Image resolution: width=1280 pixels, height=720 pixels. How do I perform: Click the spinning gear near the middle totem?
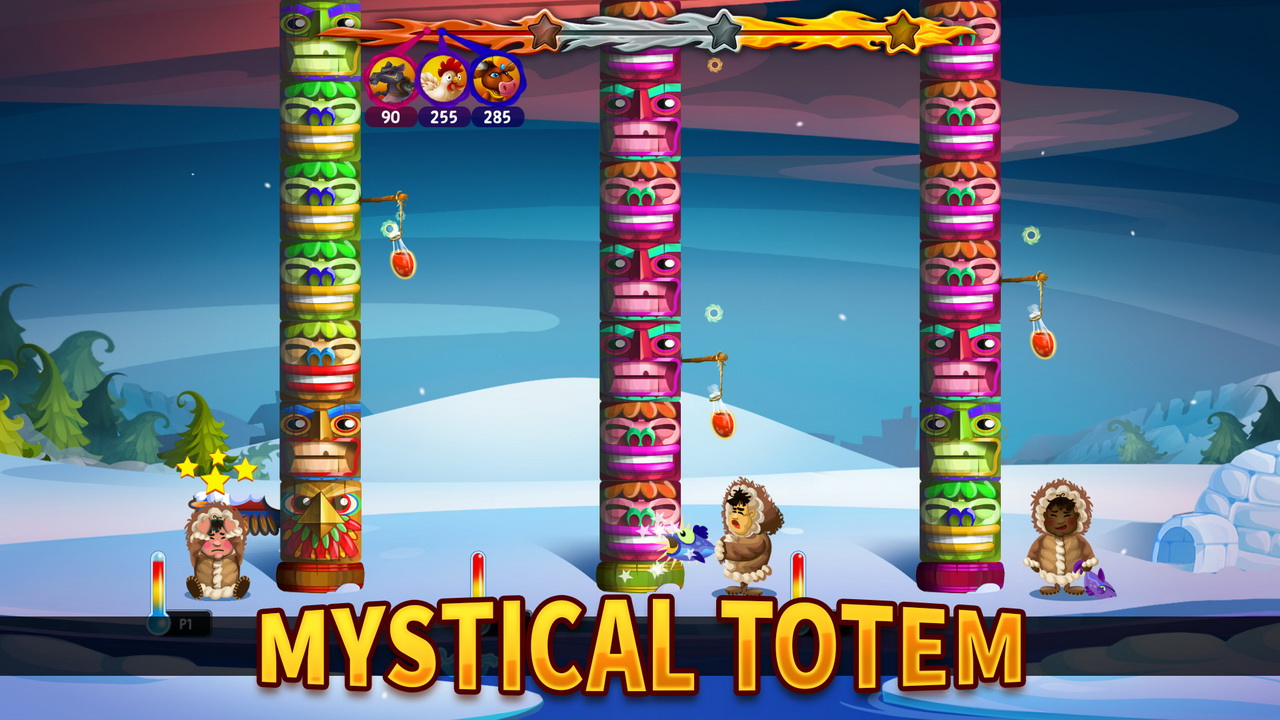[713, 314]
